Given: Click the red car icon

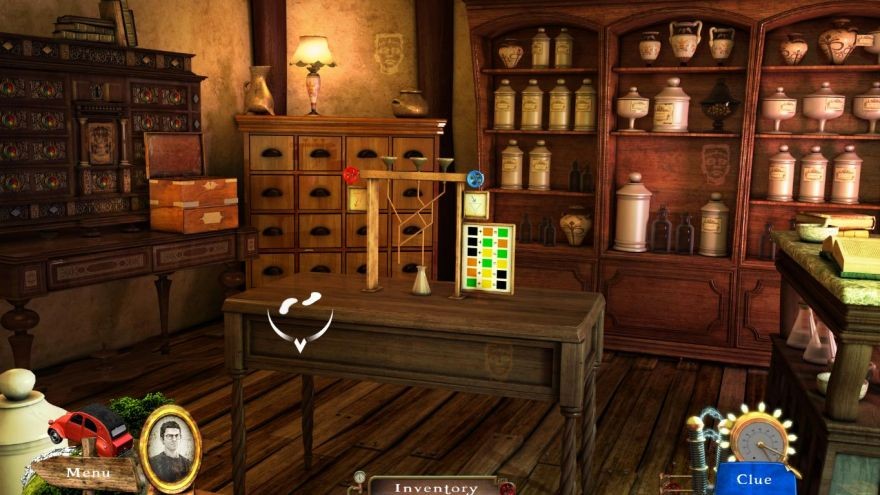Looking at the screenshot, I should pos(91,429).
